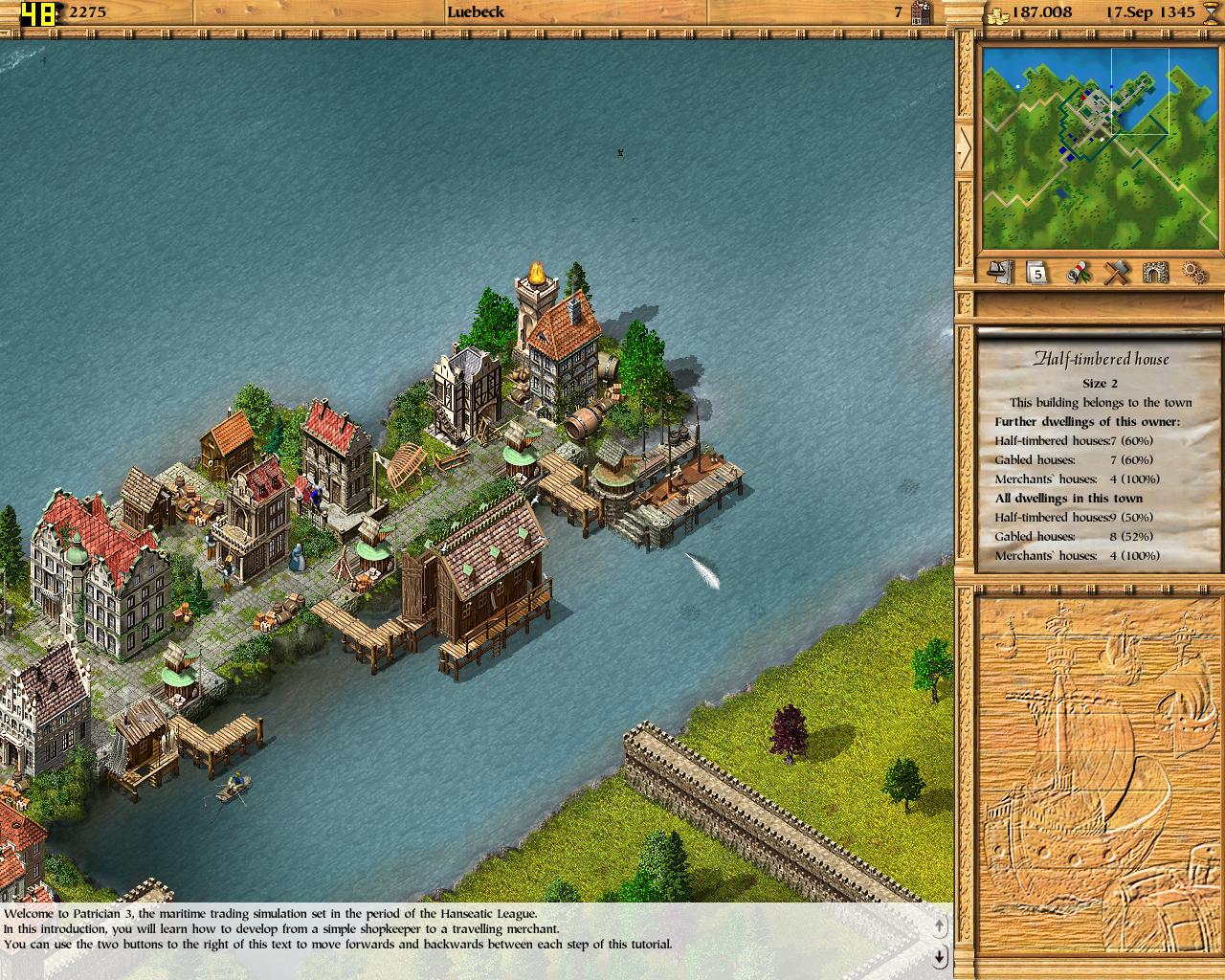Open the fleet and ships overview
1225x980 pixels.
point(999,274)
